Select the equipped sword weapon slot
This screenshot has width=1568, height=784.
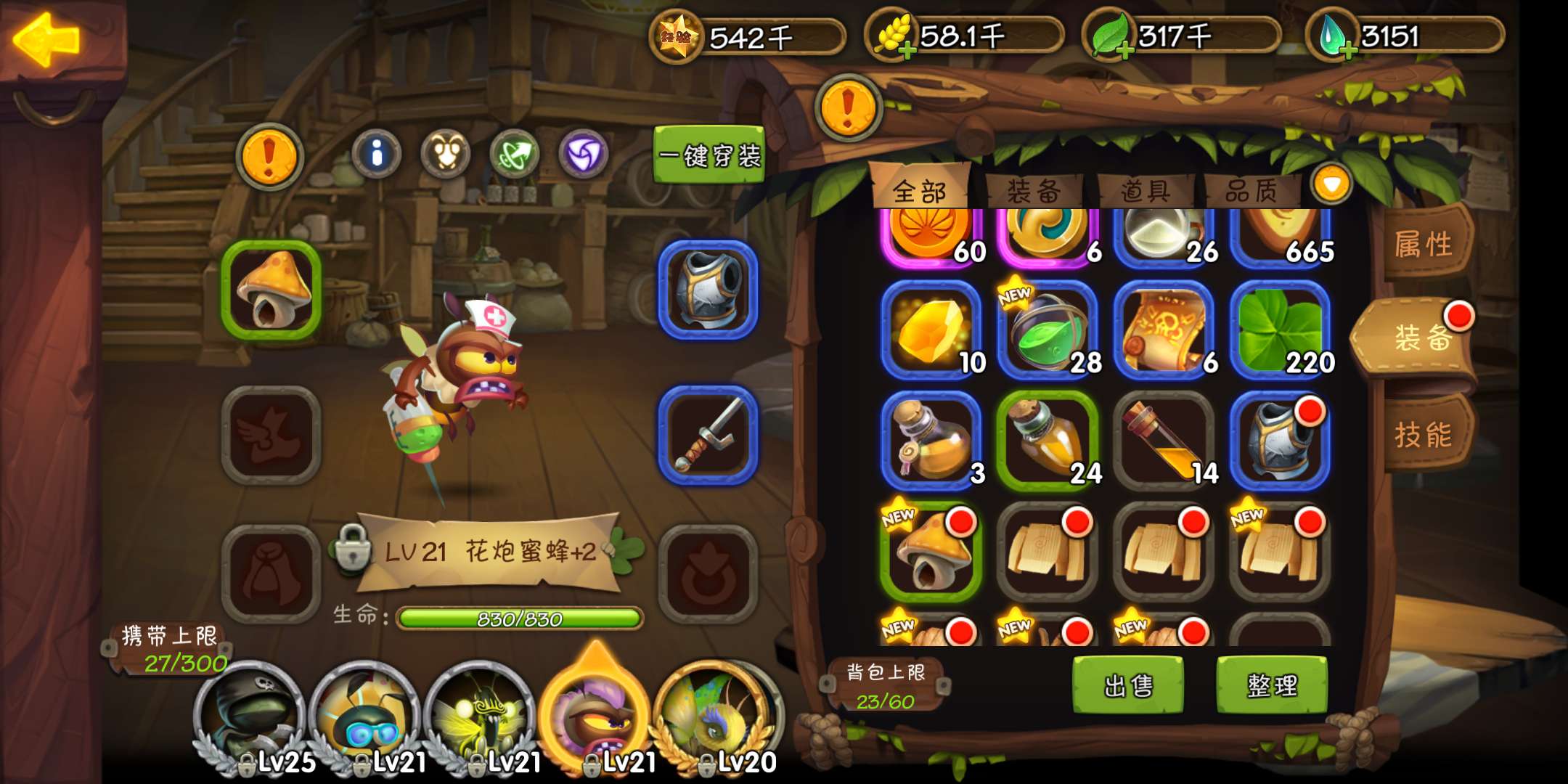tap(708, 436)
